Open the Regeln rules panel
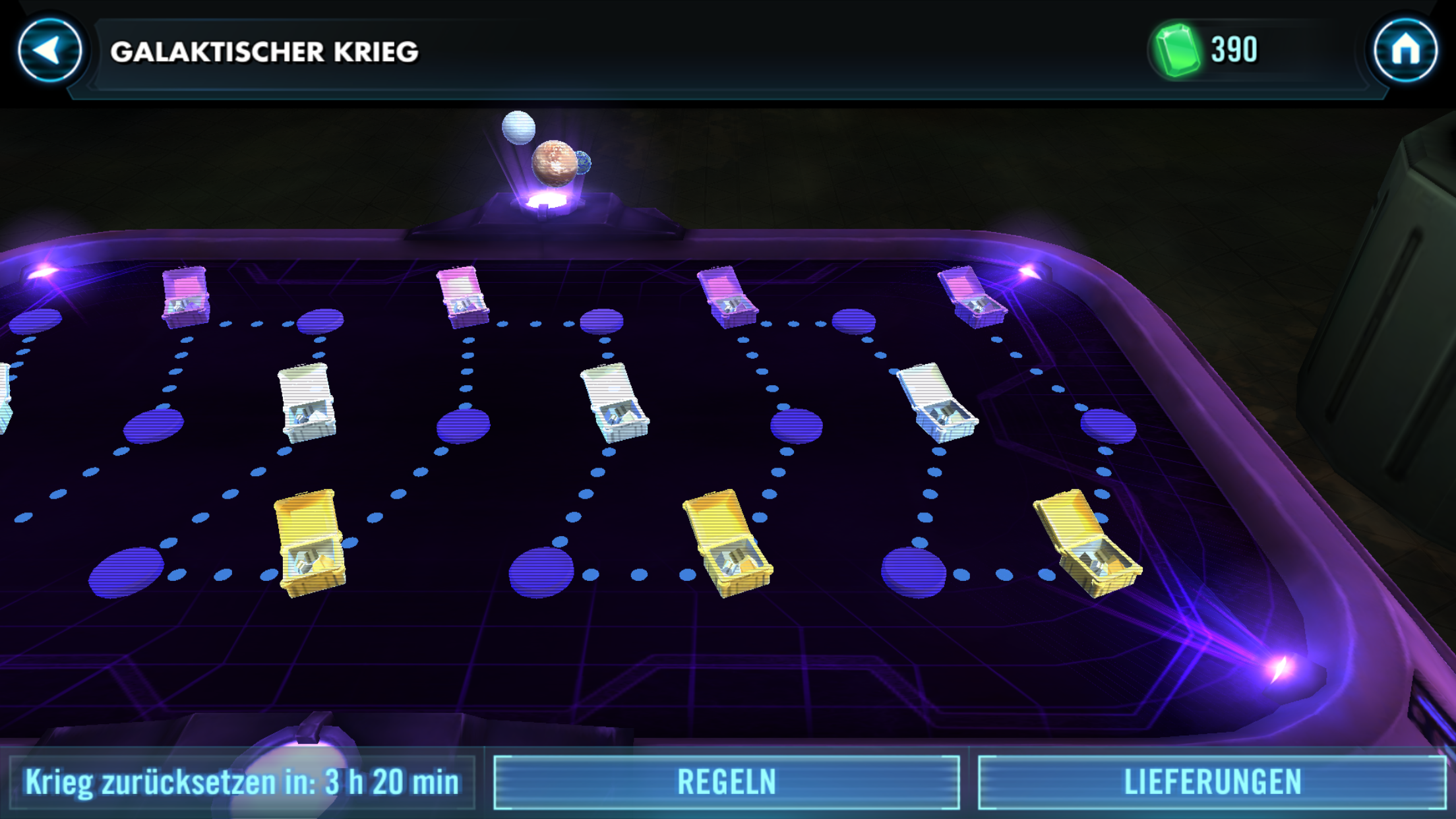 726,782
